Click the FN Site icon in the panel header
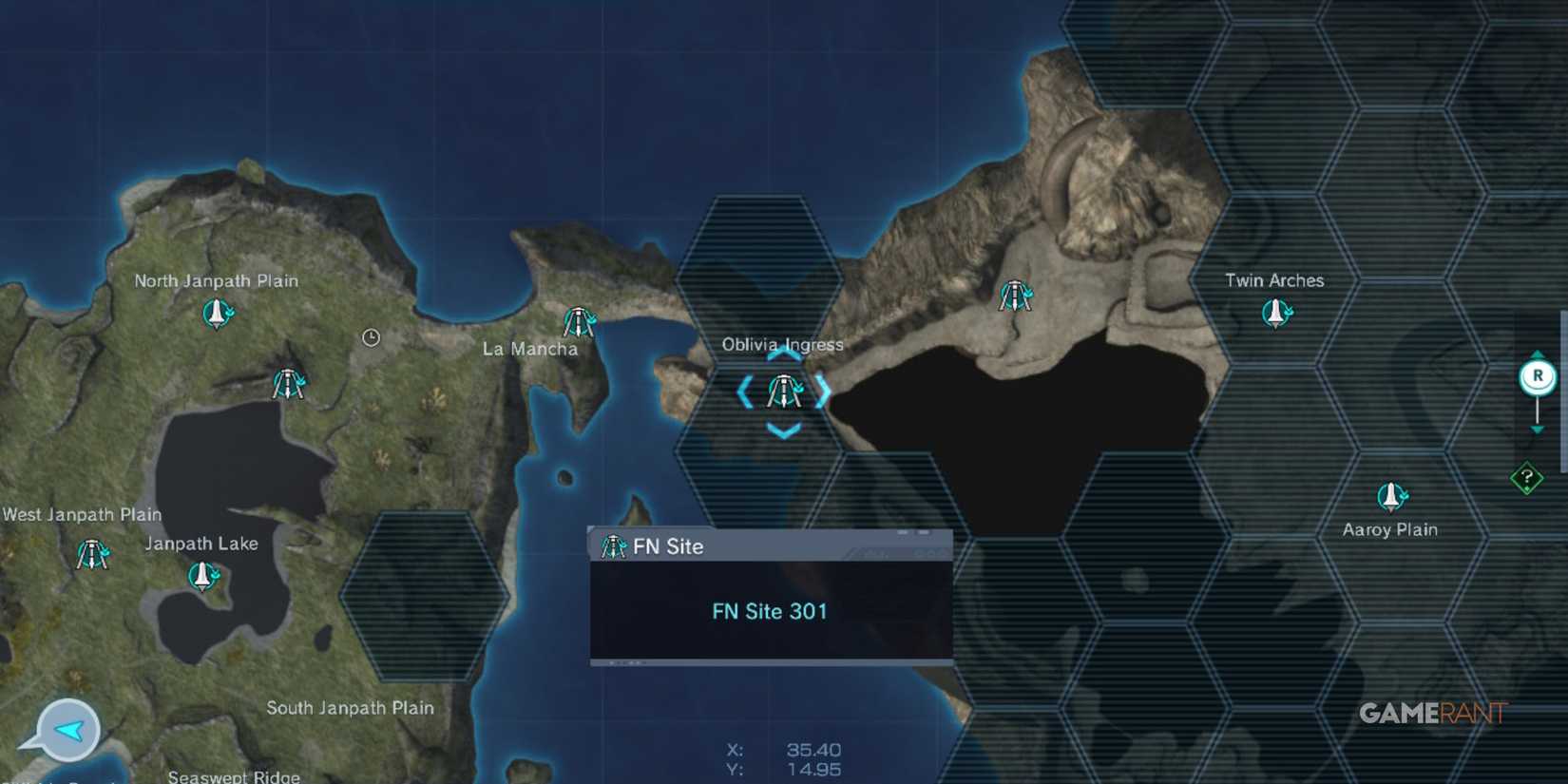 click(x=617, y=545)
